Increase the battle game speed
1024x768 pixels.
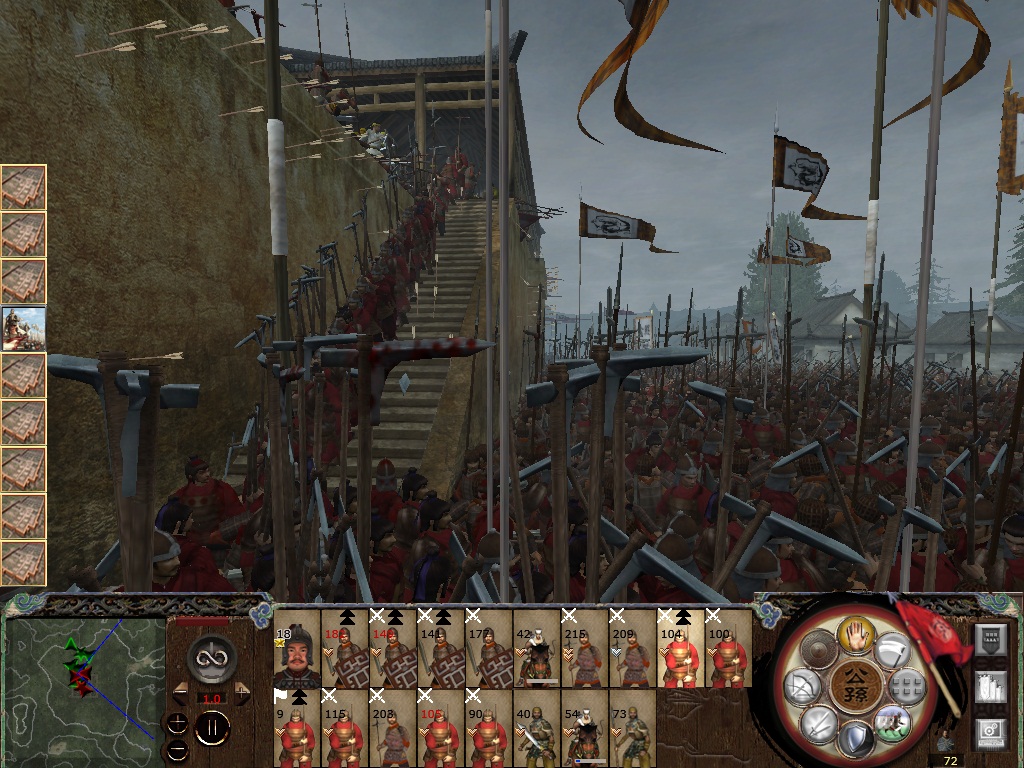click(x=241, y=693)
